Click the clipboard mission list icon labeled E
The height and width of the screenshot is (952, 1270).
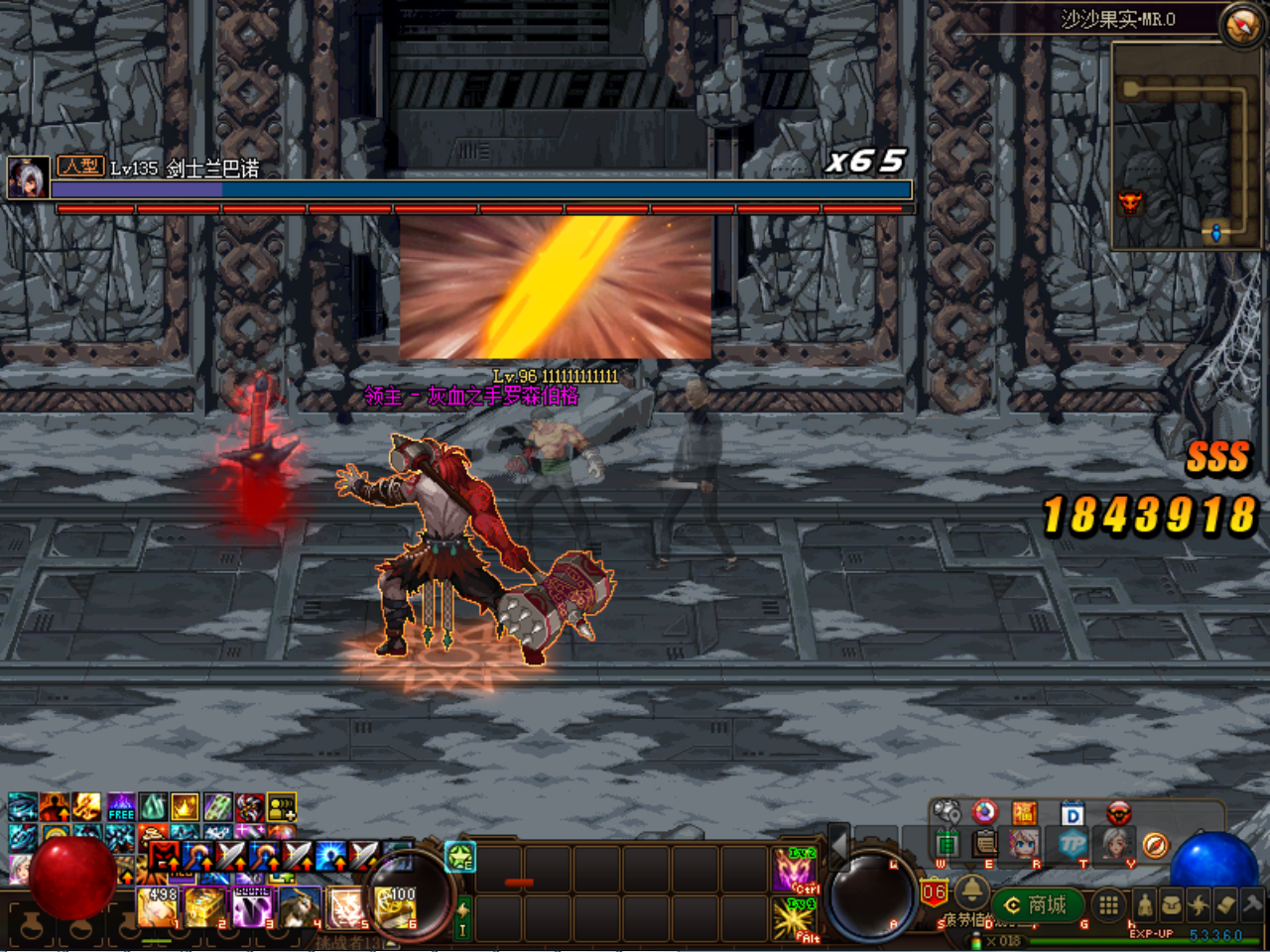tap(983, 845)
